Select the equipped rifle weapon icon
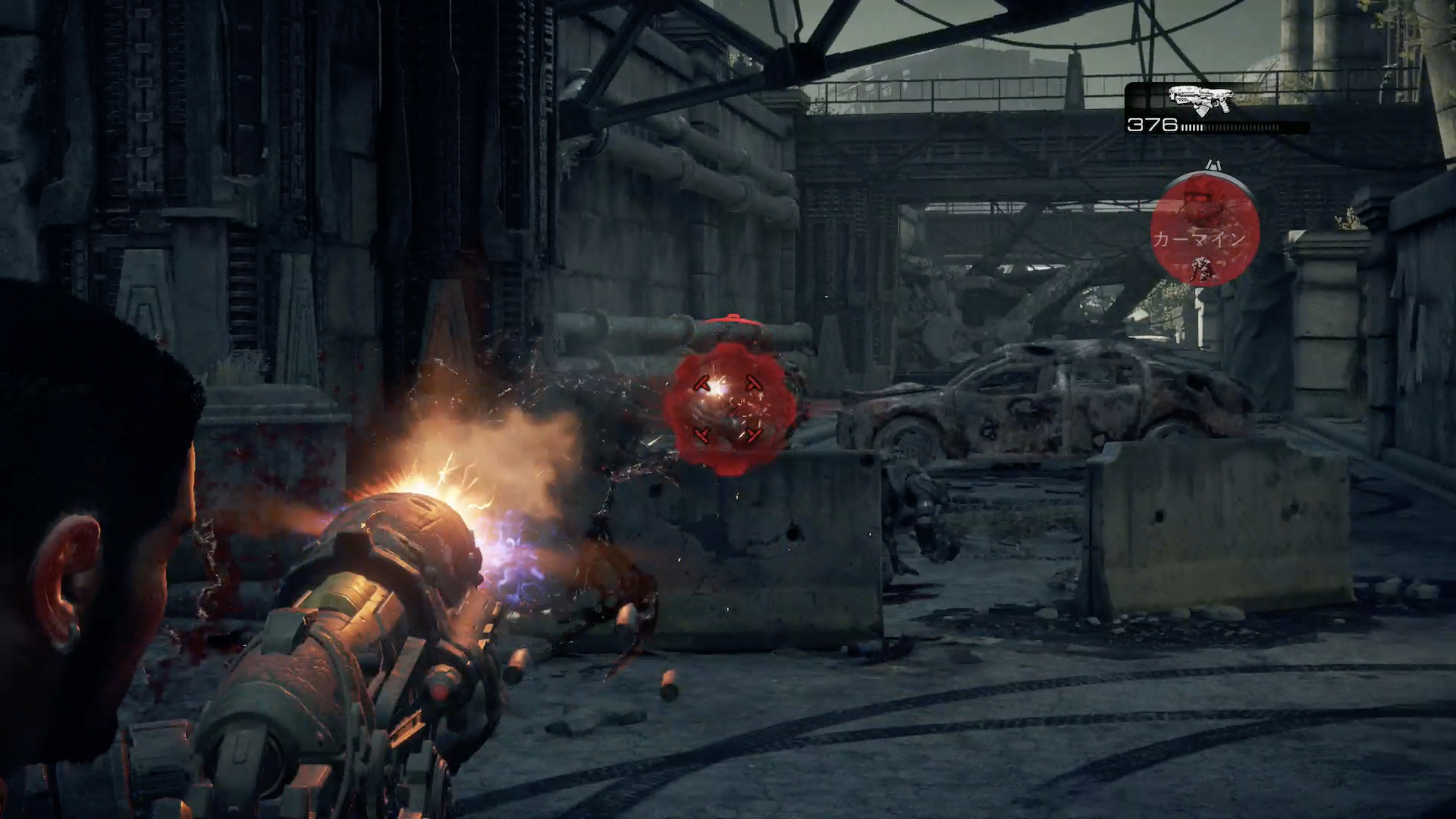 (x=1202, y=100)
